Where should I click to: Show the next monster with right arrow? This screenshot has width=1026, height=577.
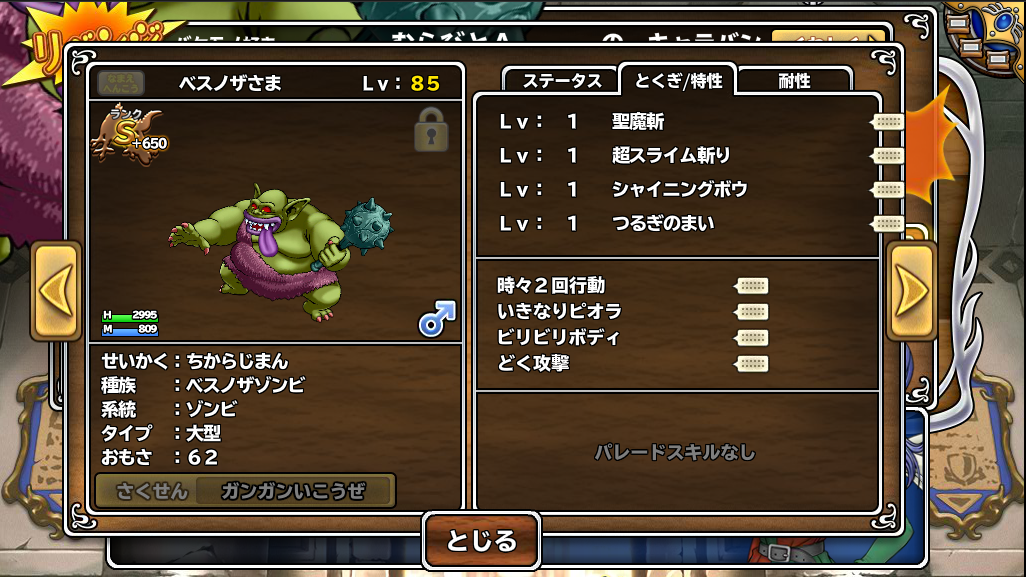pos(910,291)
